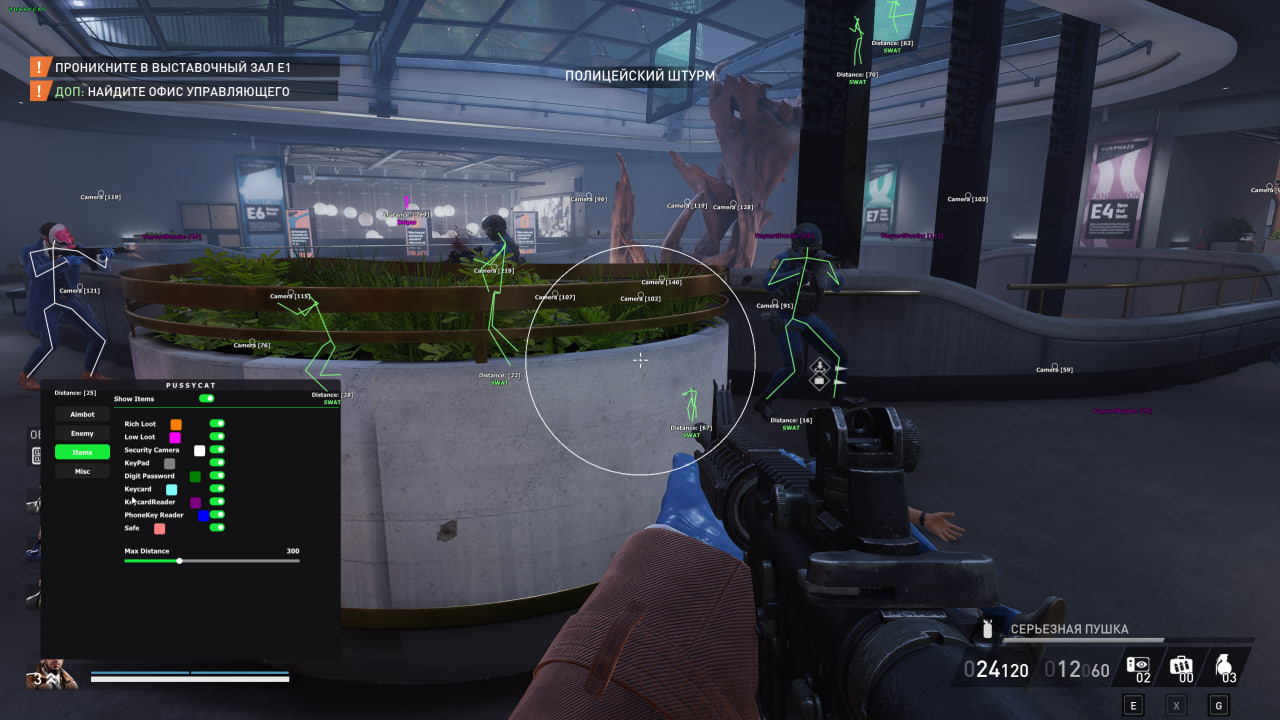The width and height of the screenshot is (1280, 720).
Task: Choose the magenta Low Loot color swatch
Action: (175, 437)
